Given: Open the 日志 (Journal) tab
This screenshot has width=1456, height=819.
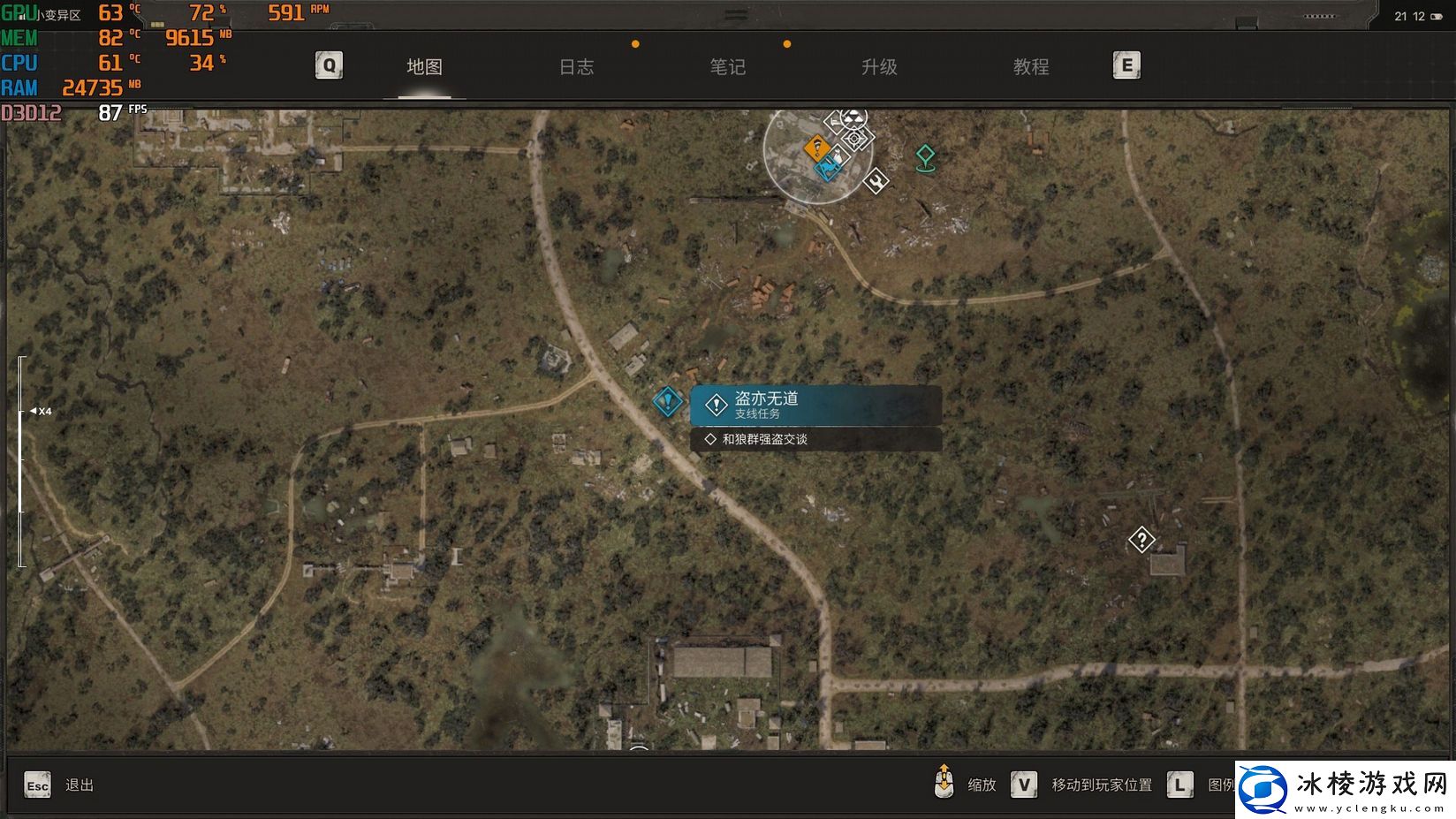Looking at the screenshot, I should click(576, 67).
